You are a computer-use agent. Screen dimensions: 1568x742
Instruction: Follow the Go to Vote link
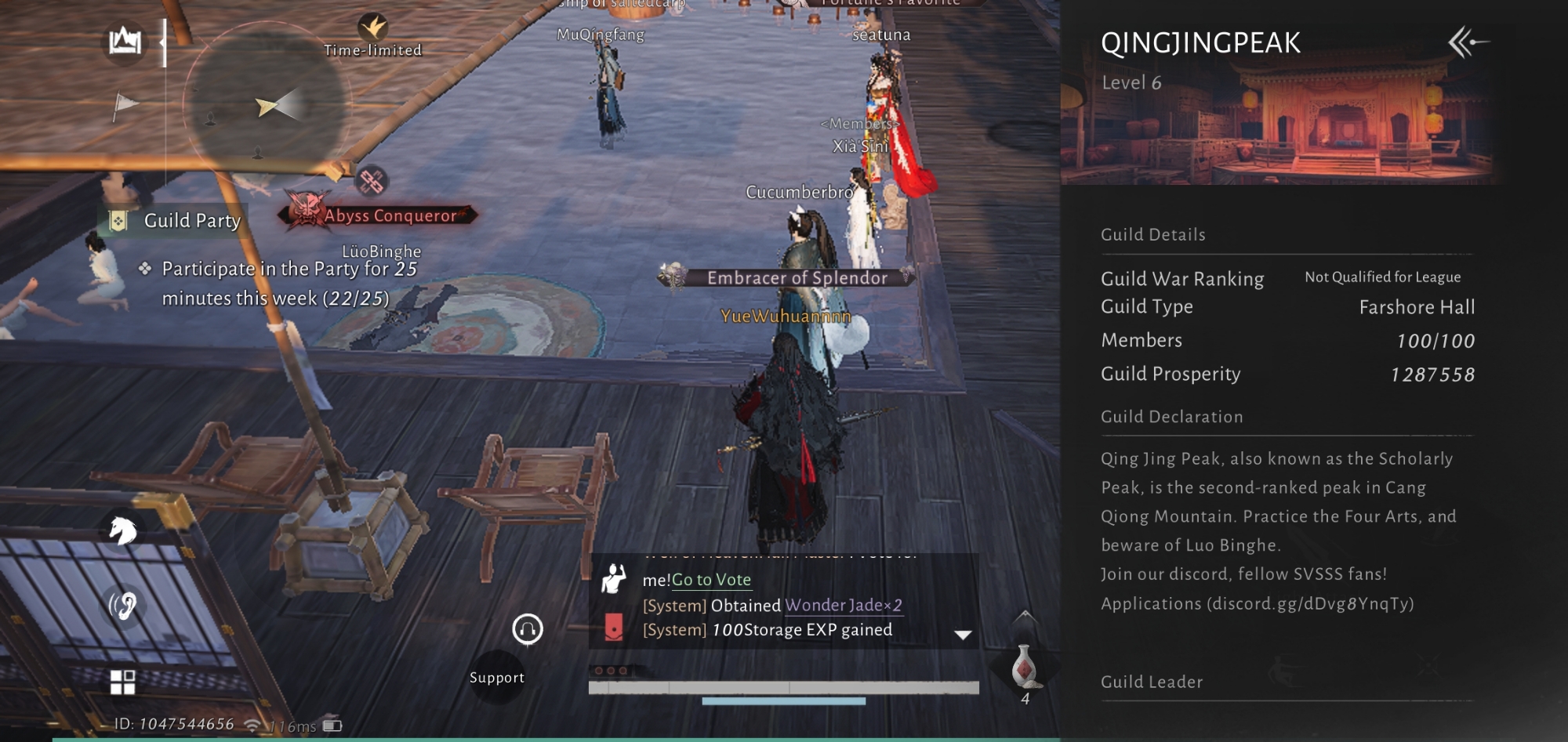point(711,580)
